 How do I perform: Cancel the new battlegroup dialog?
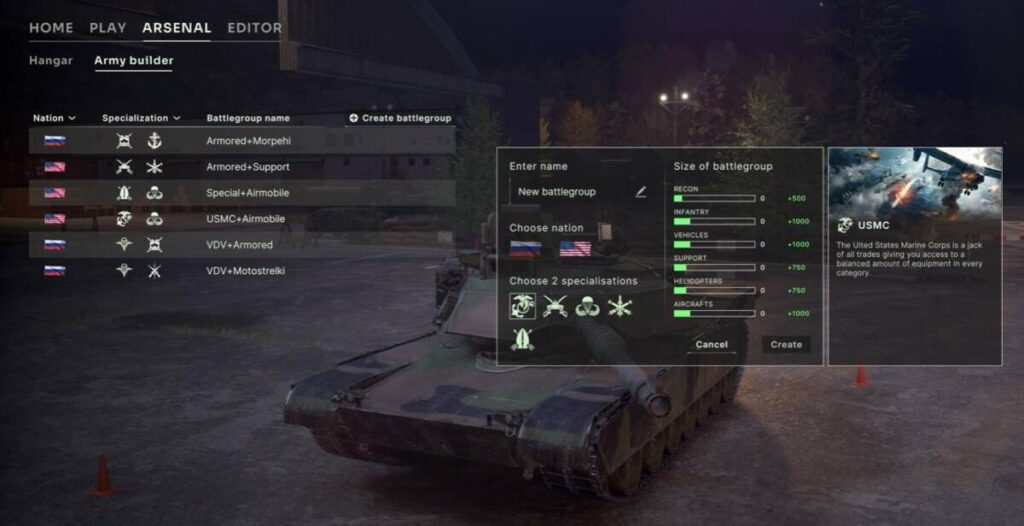pos(711,345)
